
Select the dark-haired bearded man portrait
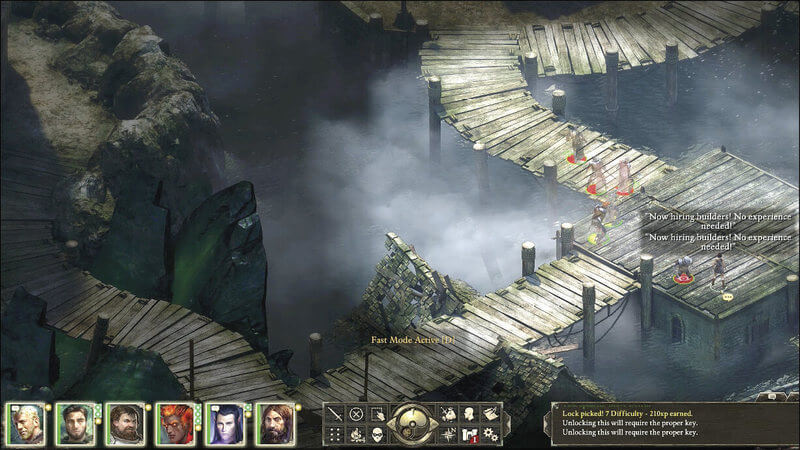click(x=75, y=424)
